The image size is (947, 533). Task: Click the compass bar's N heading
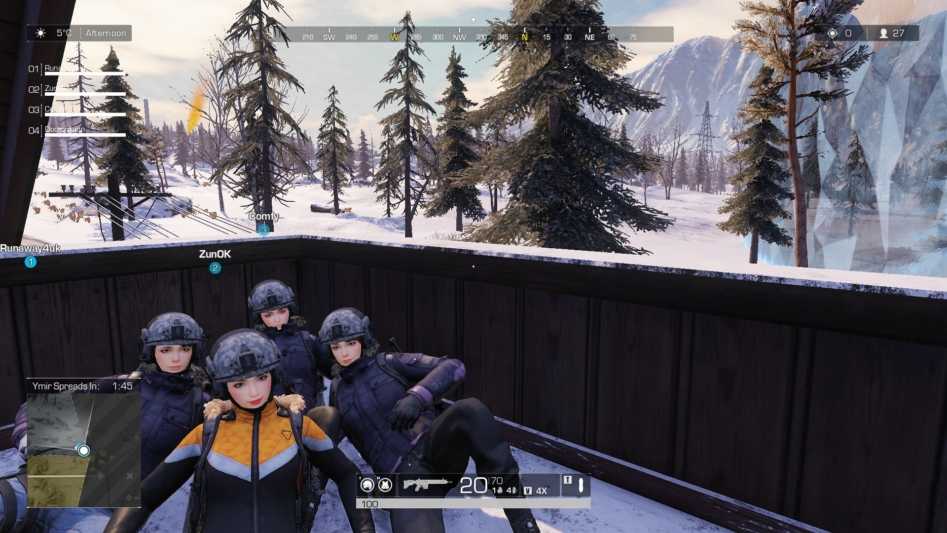coord(524,37)
